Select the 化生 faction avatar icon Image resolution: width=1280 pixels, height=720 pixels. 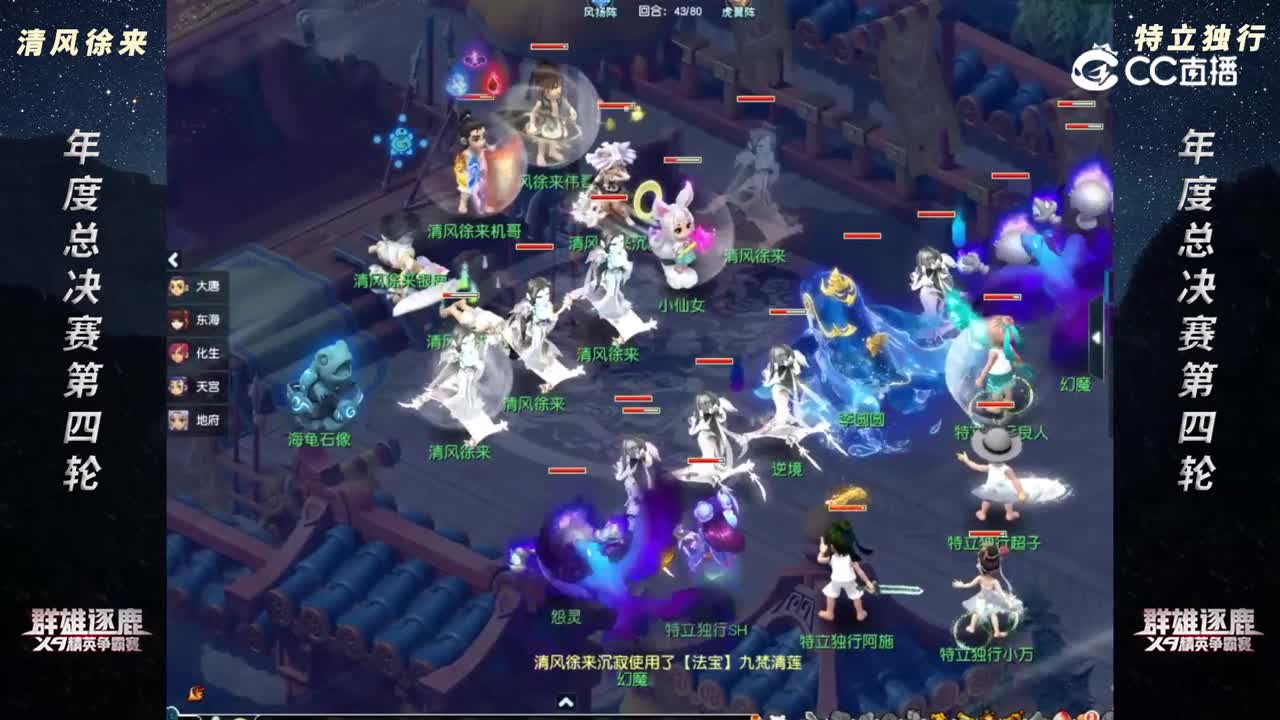(x=178, y=354)
